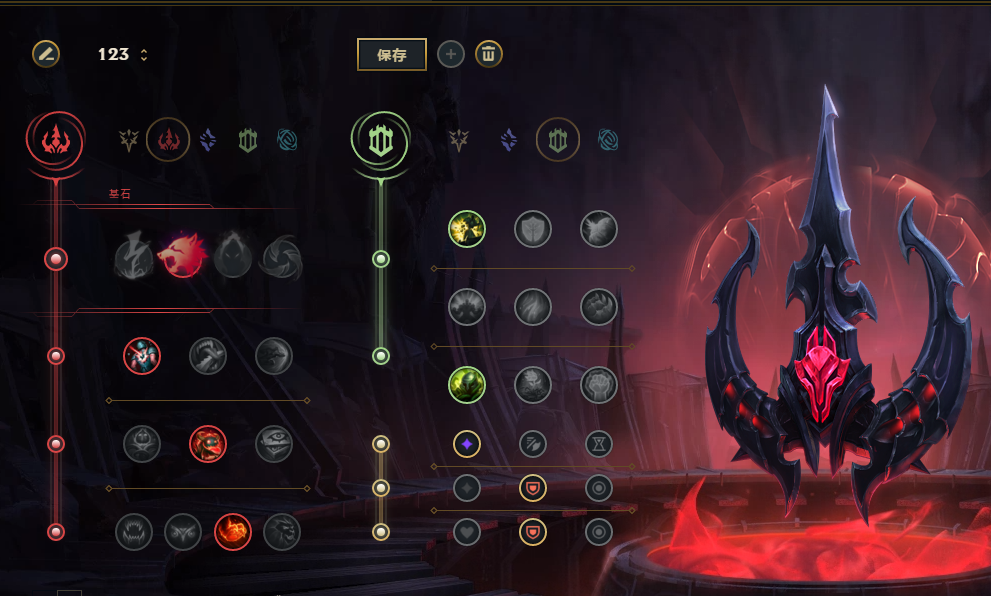Image resolution: width=991 pixels, height=596 pixels.
Task: Select the Zombie Ward rune
Action: coord(142,444)
